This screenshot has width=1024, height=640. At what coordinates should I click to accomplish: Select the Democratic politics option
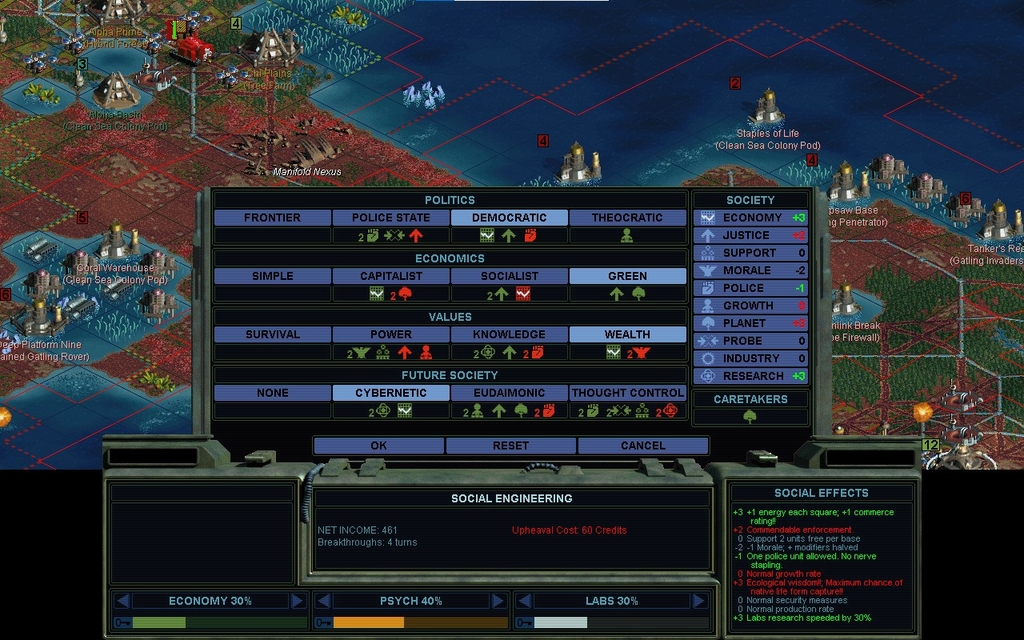(x=509, y=217)
